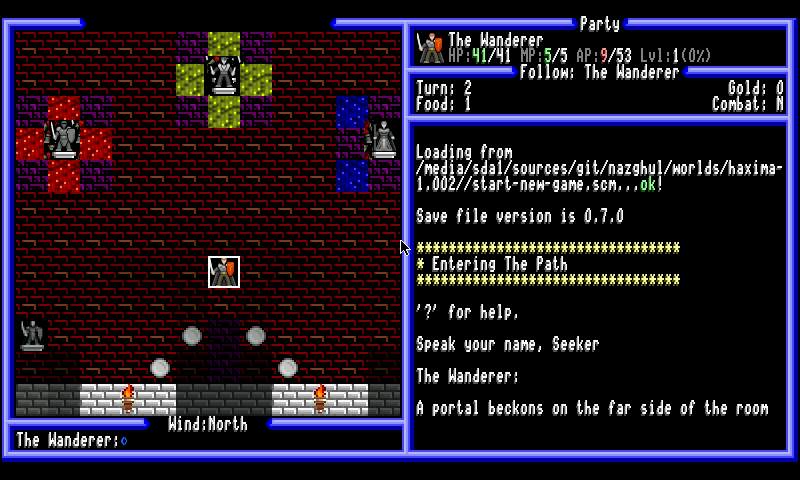
Task: Select the highlighted Wanderer unit on the map
Action: pyautogui.click(x=224, y=272)
